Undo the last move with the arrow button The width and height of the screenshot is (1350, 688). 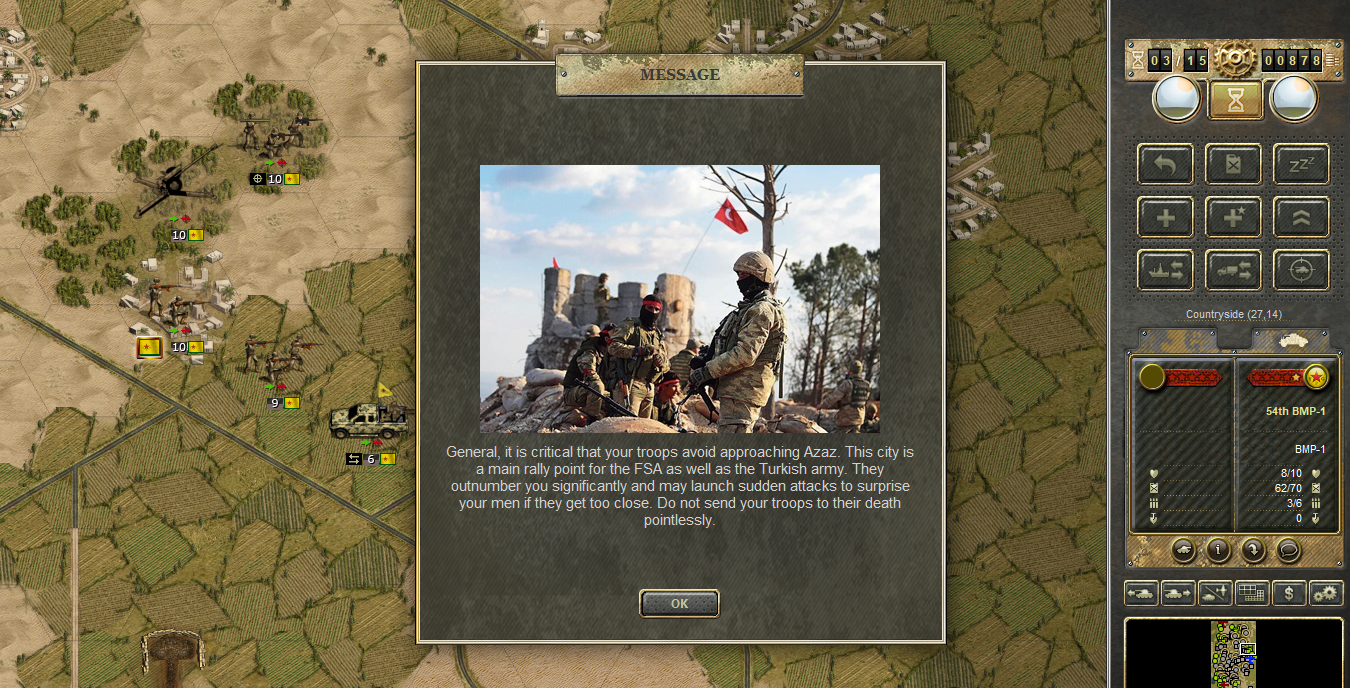(1165, 164)
